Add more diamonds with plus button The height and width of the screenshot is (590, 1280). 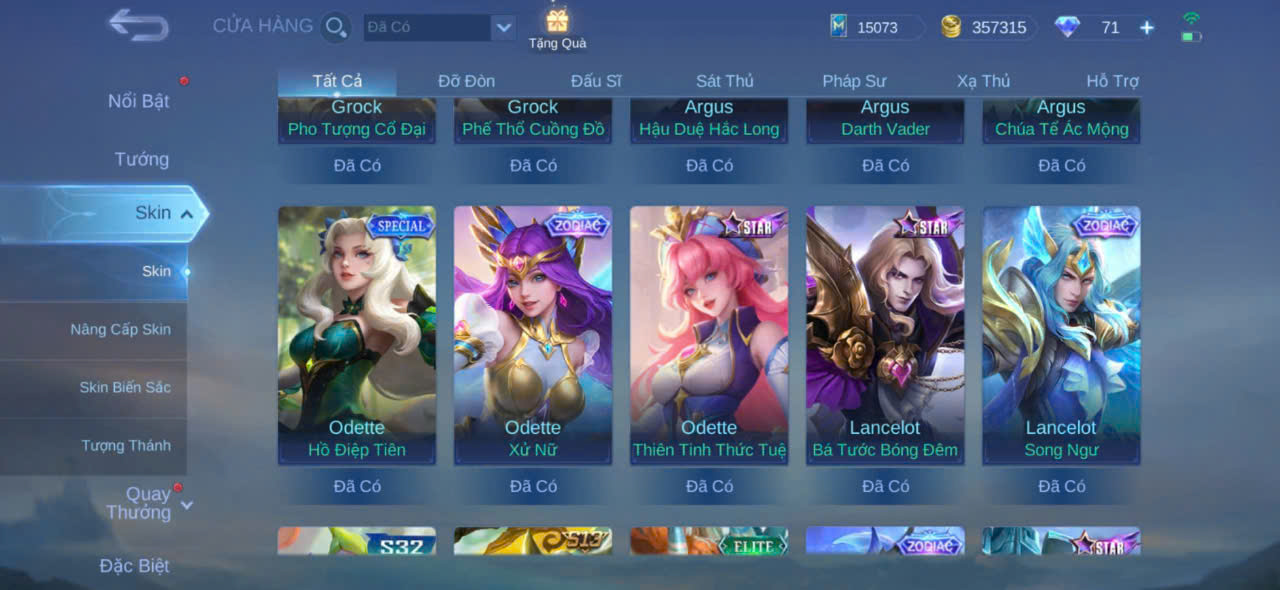pos(1147,28)
